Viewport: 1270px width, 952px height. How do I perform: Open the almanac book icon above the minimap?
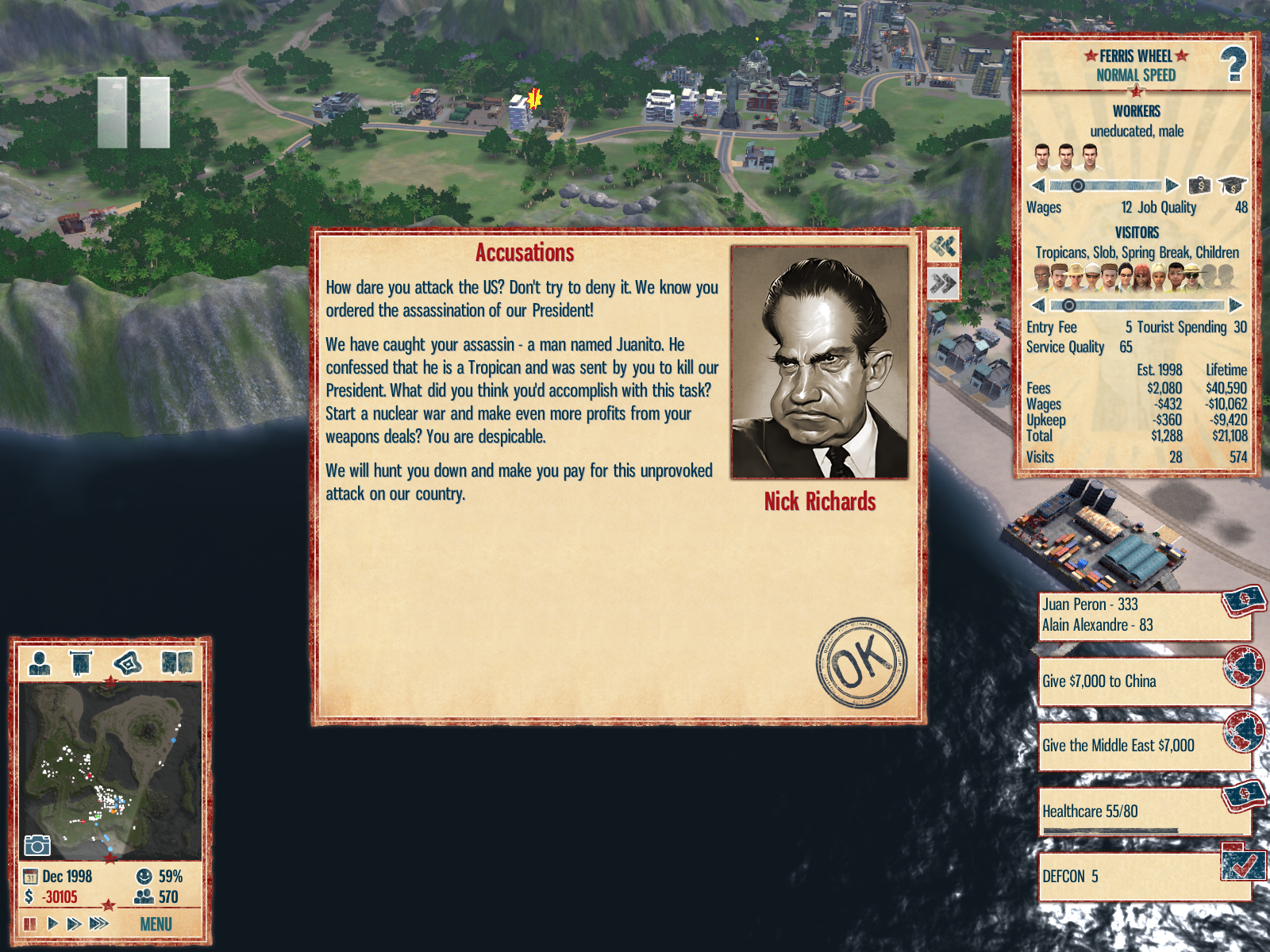tap(177, 662)
